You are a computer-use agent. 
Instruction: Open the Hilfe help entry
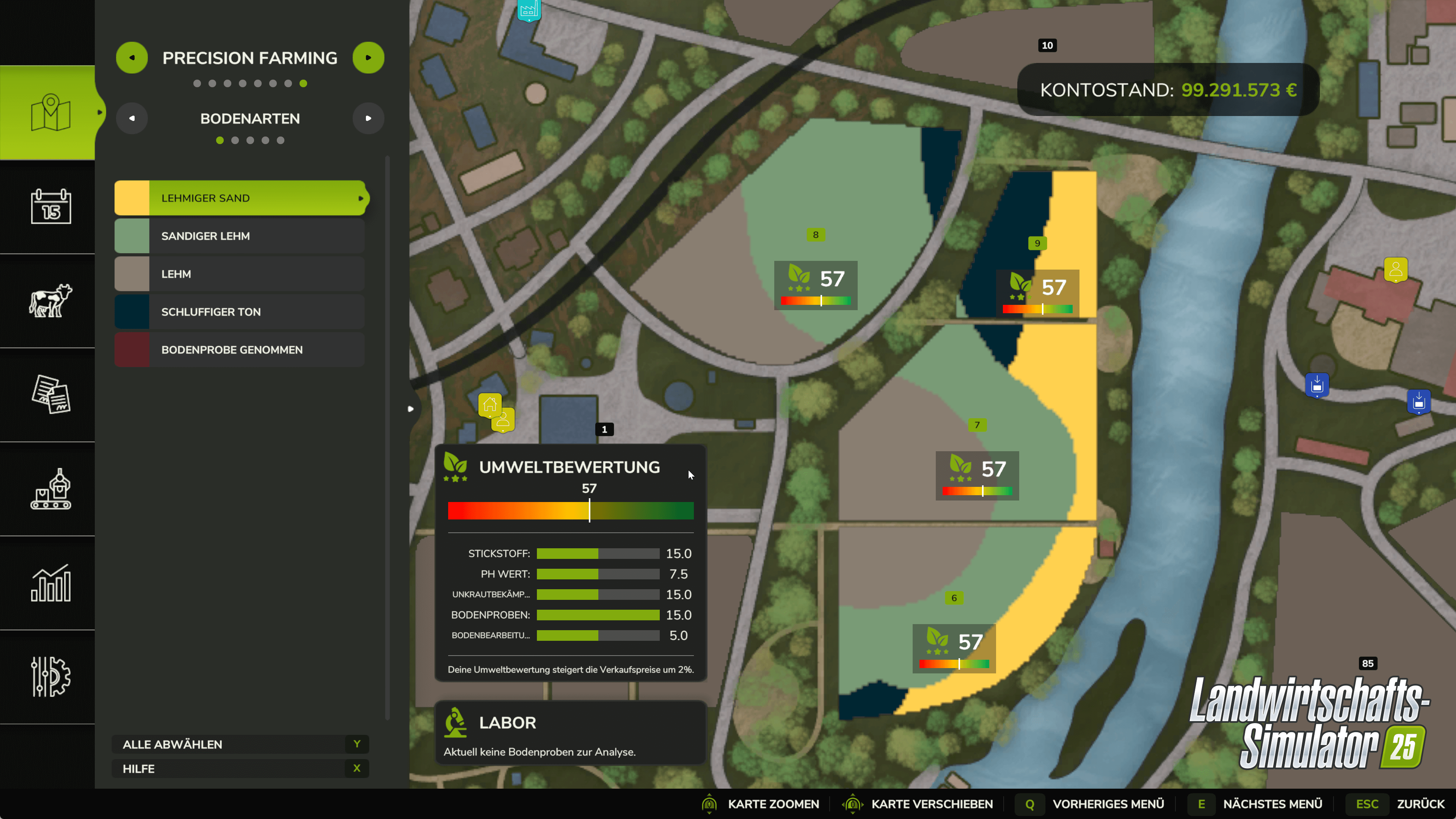[240, 769]
